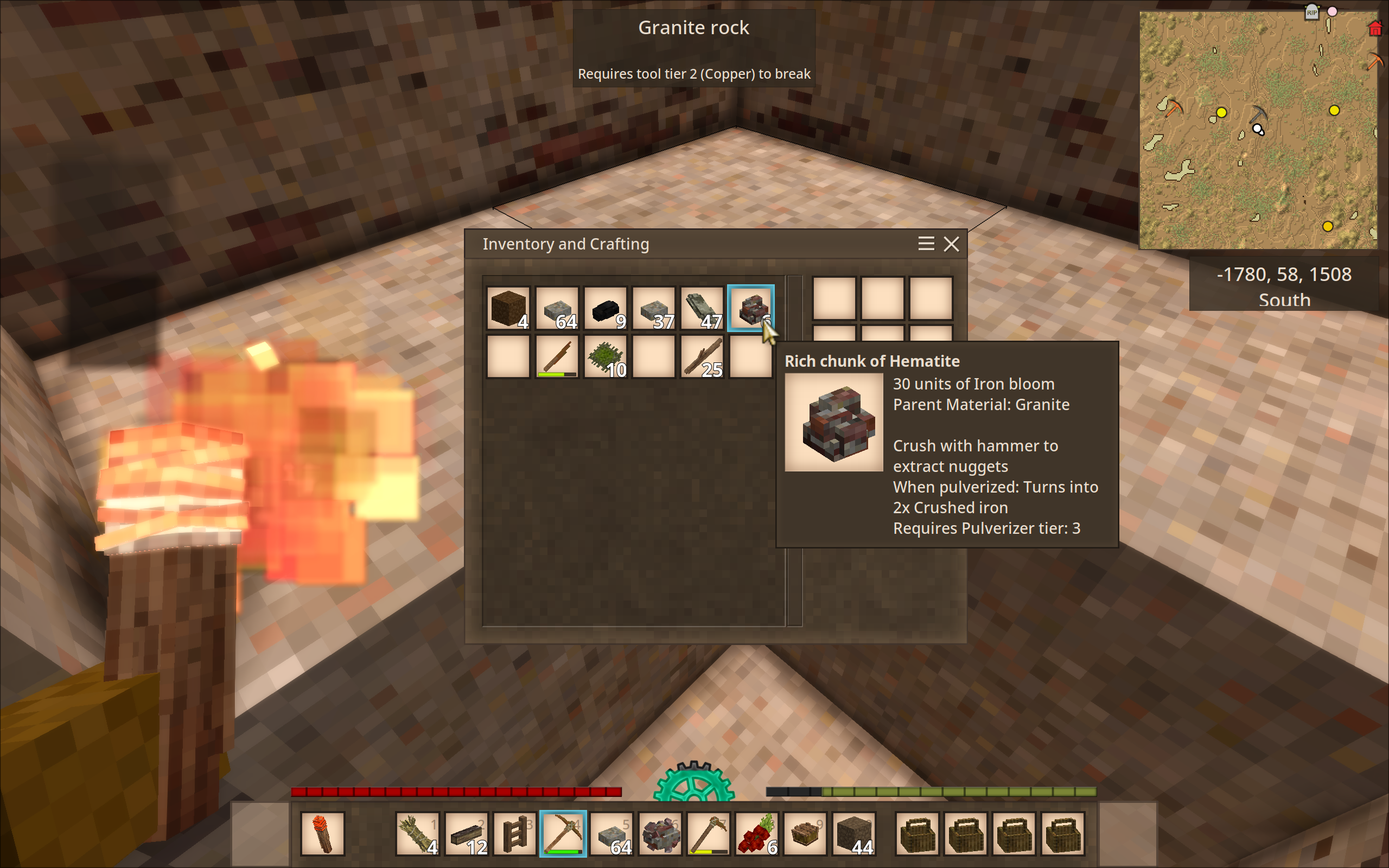Viewport: 1389px width, 868px height.
Task: Select the highlighted pickaxe hotbar slot
Action: click(563, 834)
